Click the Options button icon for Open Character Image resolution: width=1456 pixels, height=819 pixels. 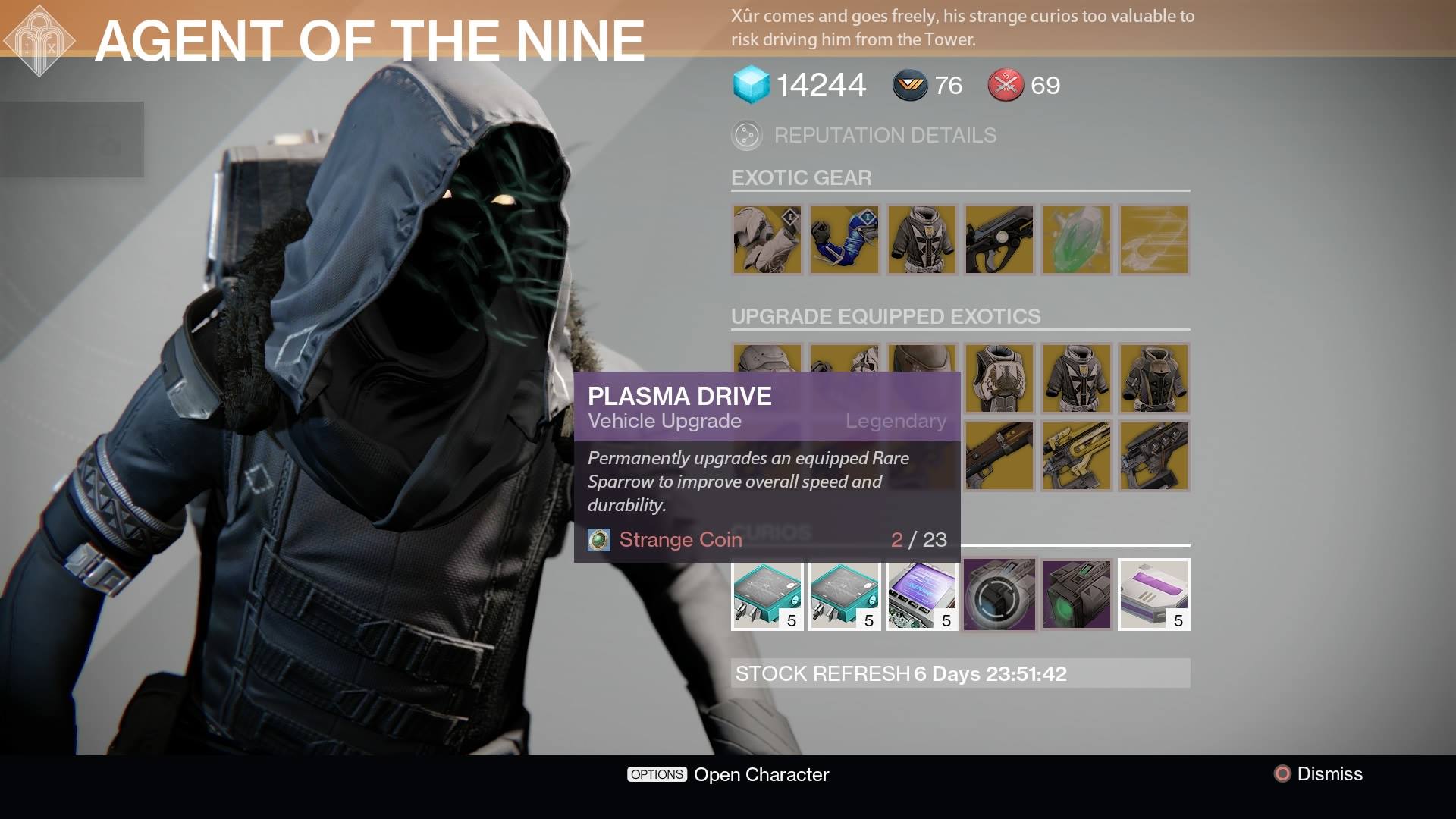coord(656,774)
